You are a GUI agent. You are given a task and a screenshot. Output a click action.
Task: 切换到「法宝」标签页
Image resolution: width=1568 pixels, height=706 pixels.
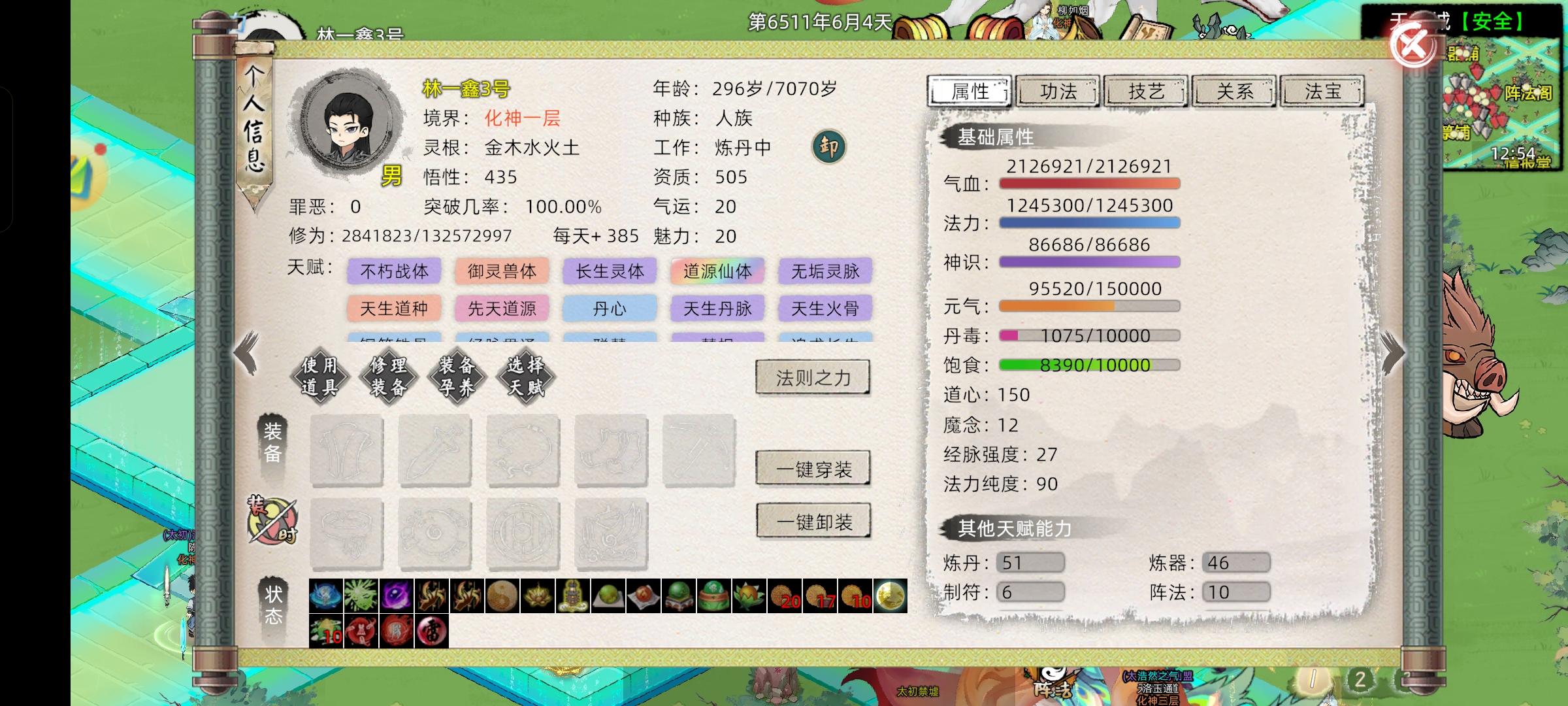1322,92
